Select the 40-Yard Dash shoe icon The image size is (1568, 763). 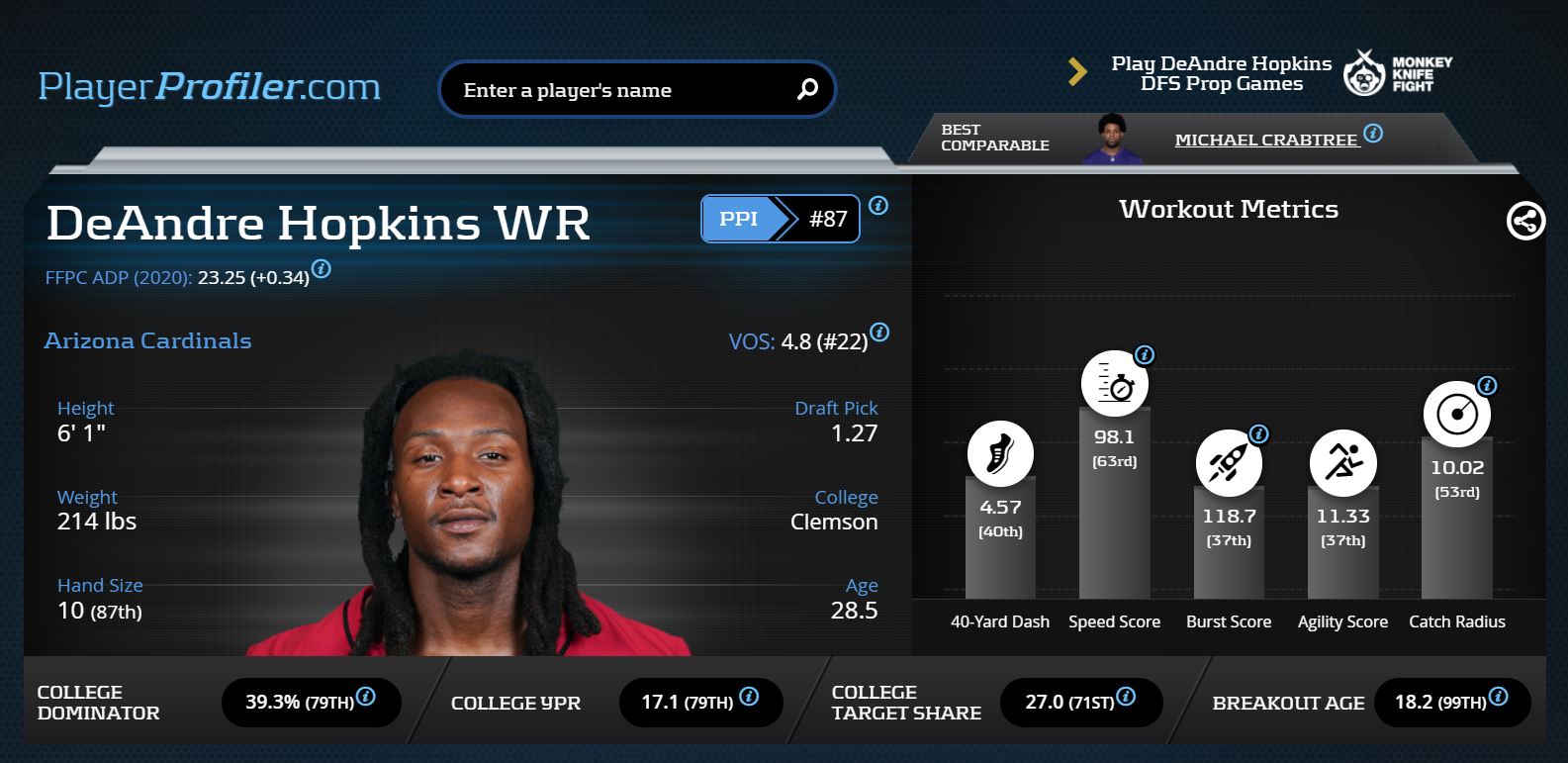tap(1000, 454)
